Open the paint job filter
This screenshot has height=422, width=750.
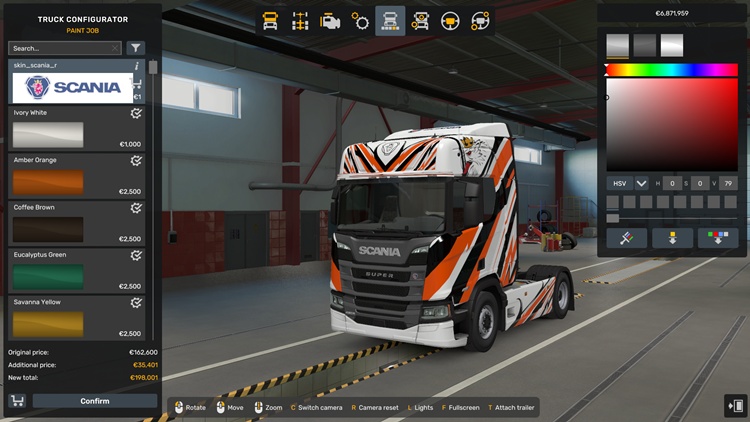tap(136, 48)
